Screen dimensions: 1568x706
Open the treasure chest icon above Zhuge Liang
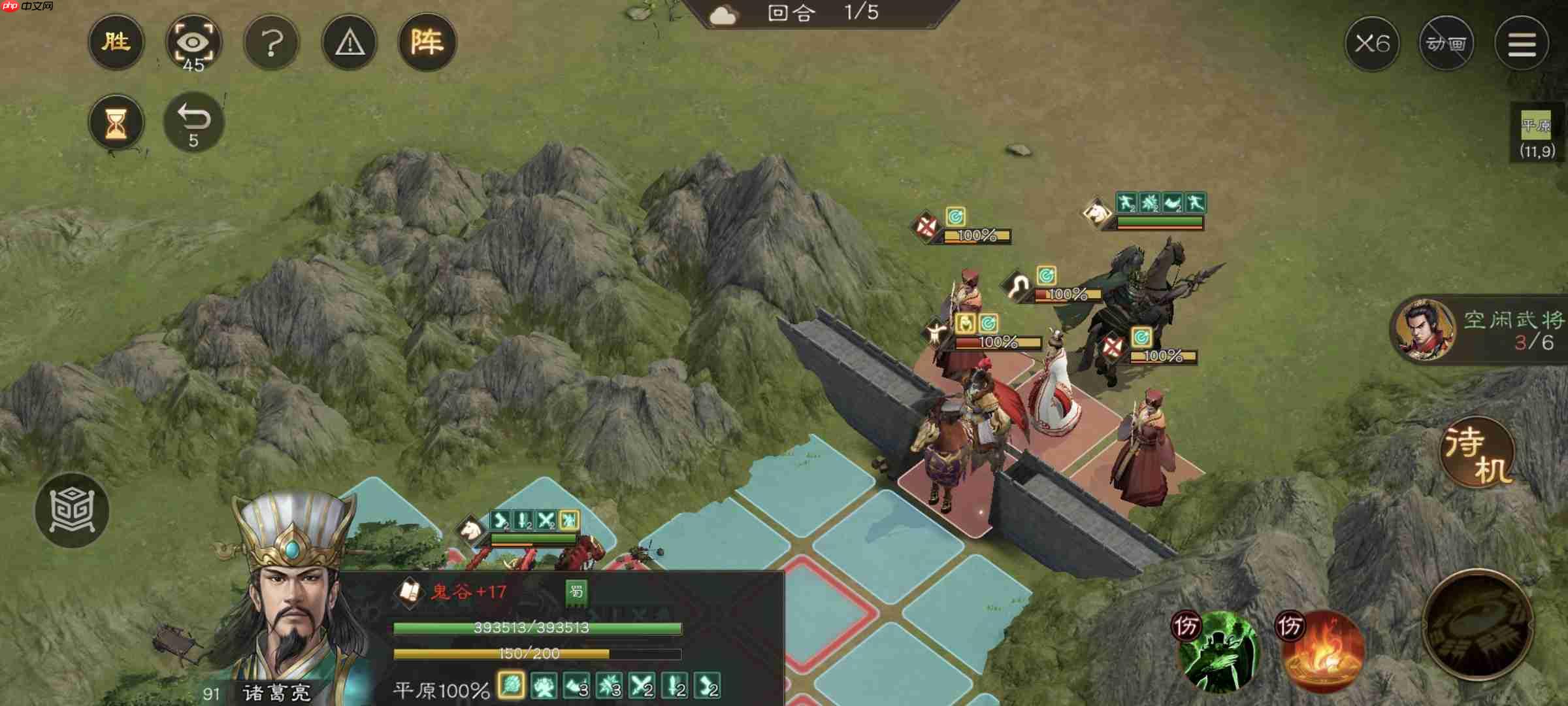73,511
